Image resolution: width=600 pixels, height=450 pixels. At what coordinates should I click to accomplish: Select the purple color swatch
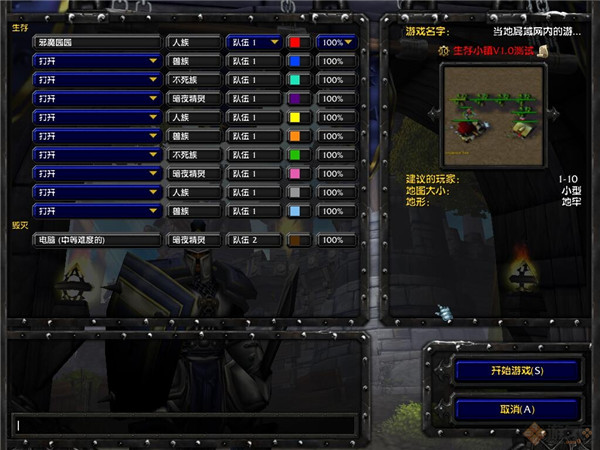299,98
